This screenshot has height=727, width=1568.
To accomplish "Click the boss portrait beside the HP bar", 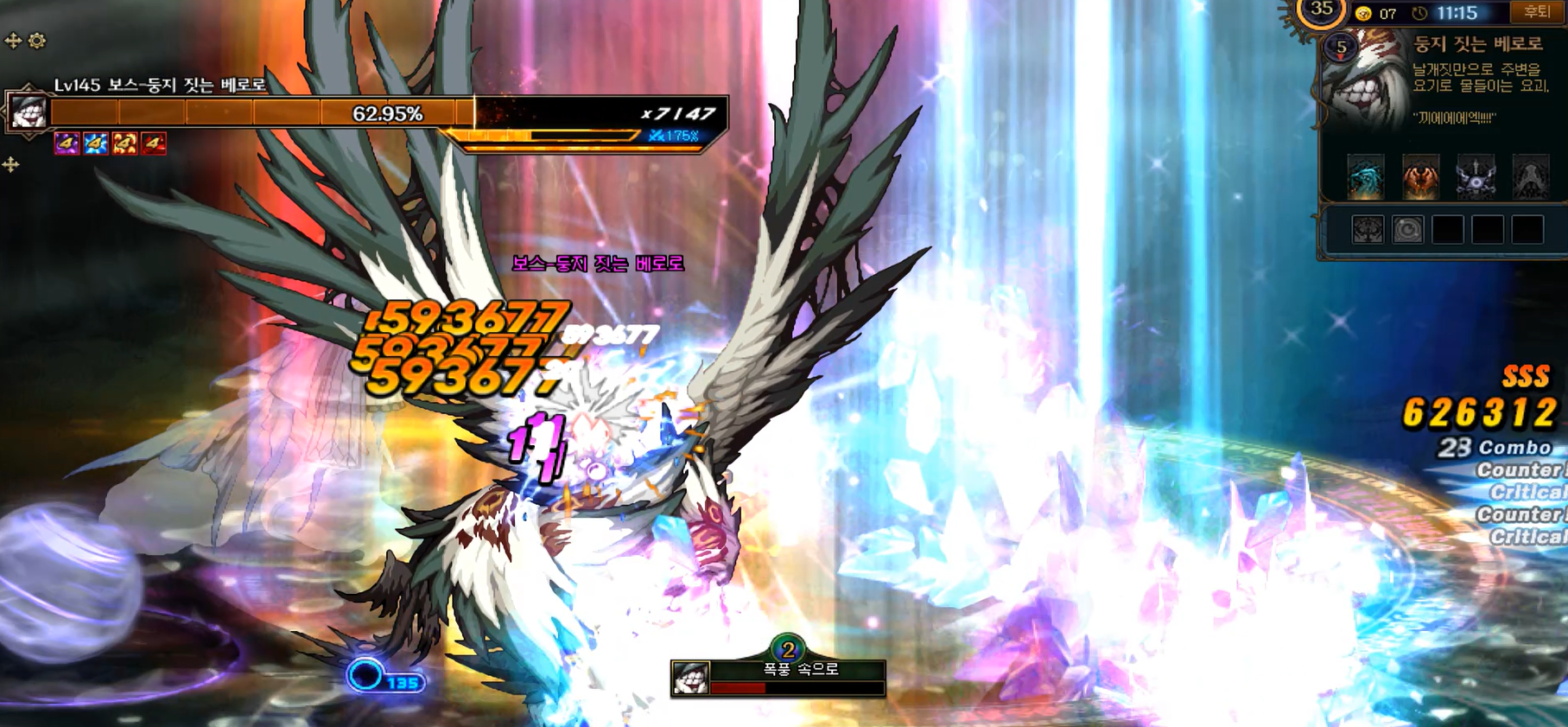I will coord(28,112).
